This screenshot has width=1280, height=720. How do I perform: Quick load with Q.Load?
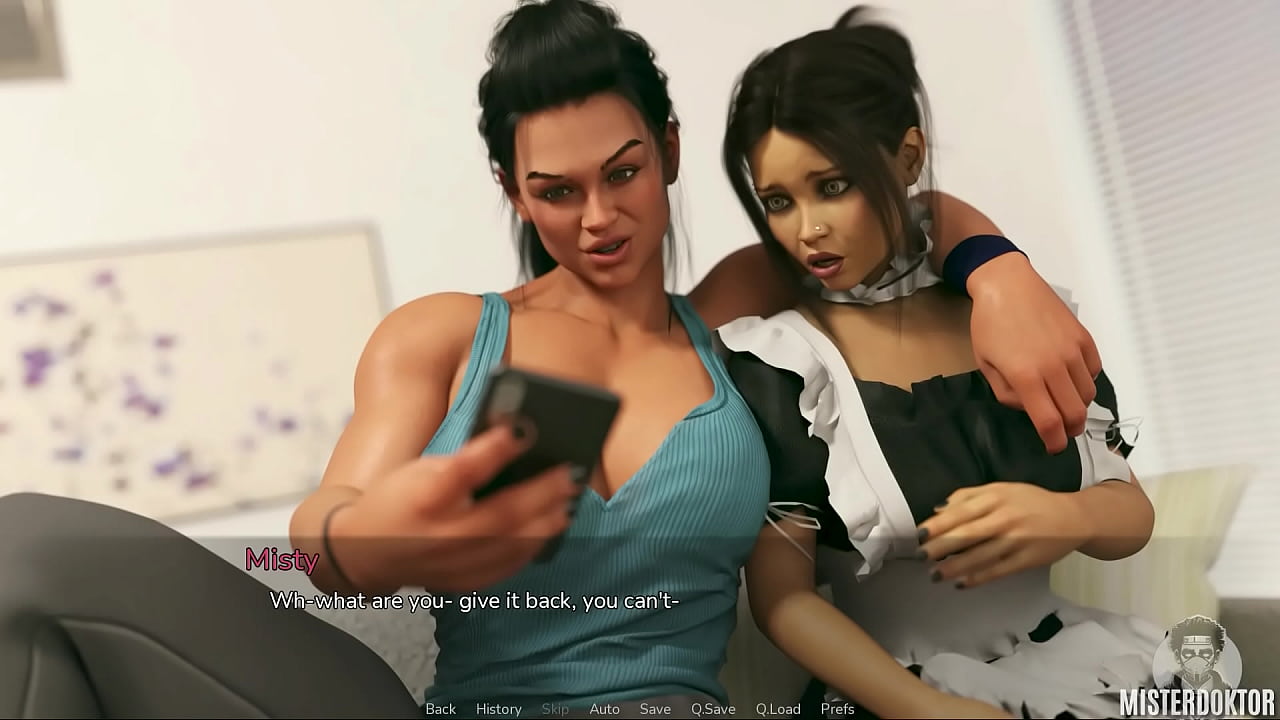click(x=778, y=709)
